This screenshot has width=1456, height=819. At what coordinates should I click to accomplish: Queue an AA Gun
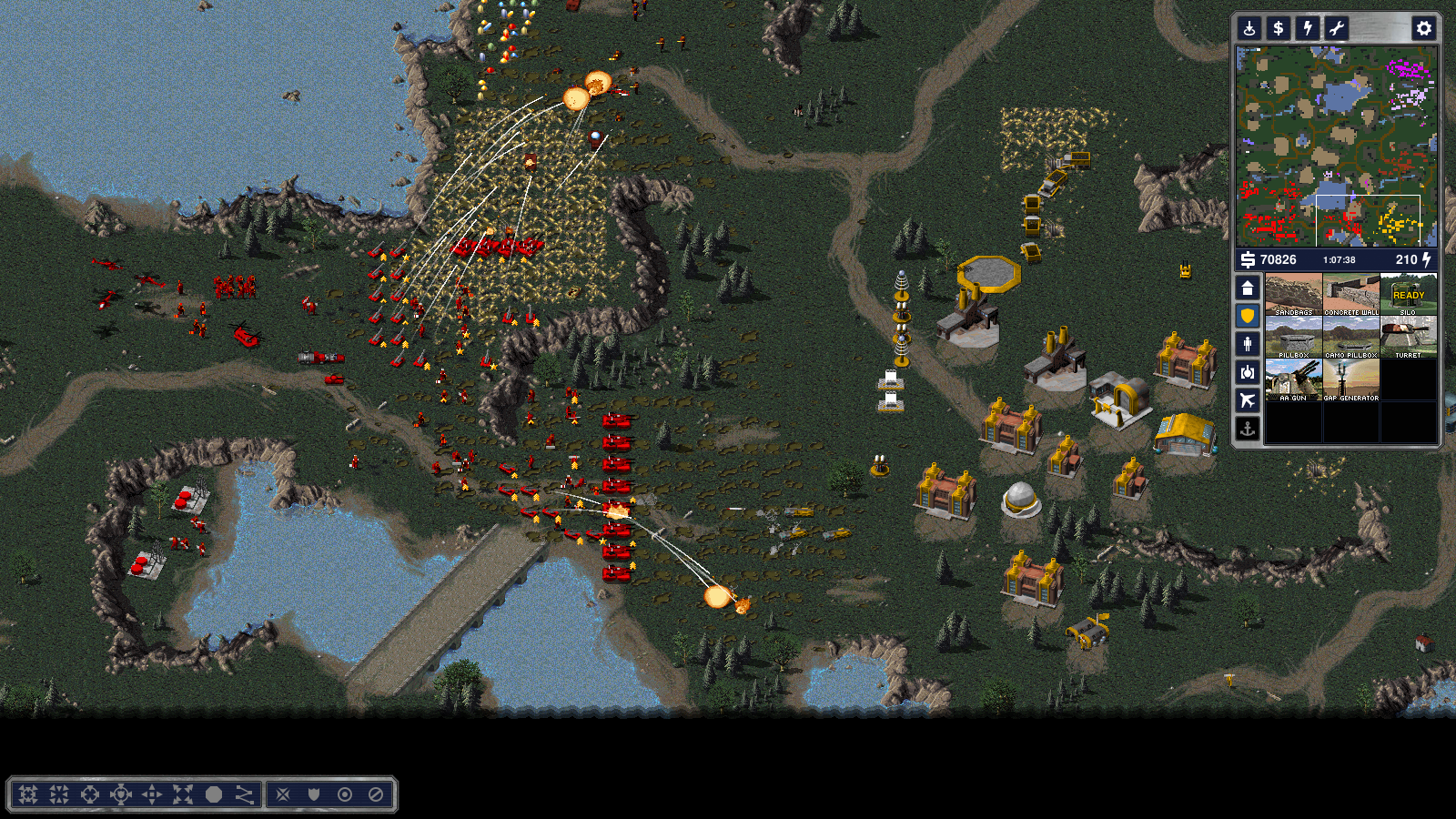point(1293,379)
